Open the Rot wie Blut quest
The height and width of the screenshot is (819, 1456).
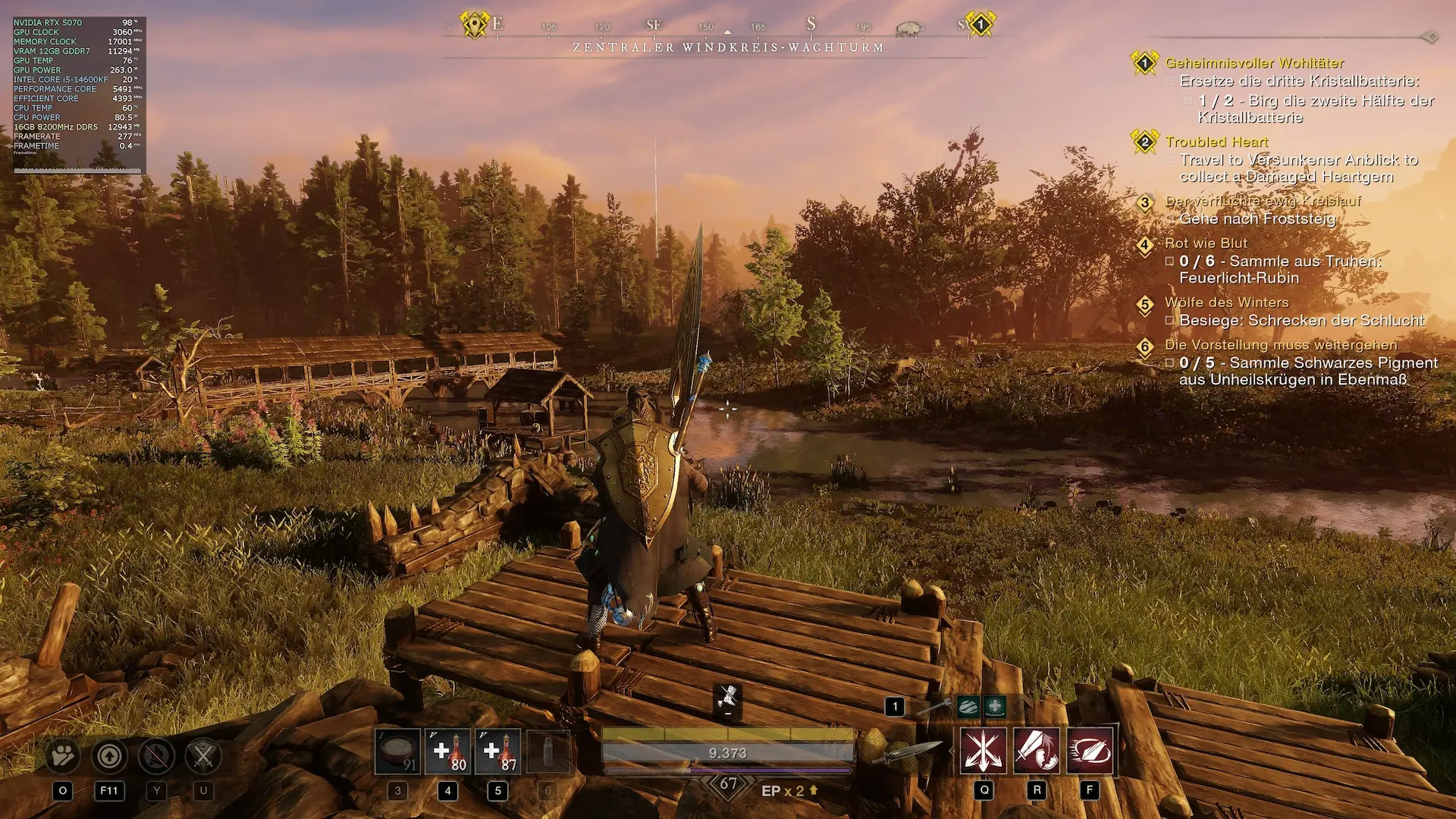click(x=1206, y=243)
